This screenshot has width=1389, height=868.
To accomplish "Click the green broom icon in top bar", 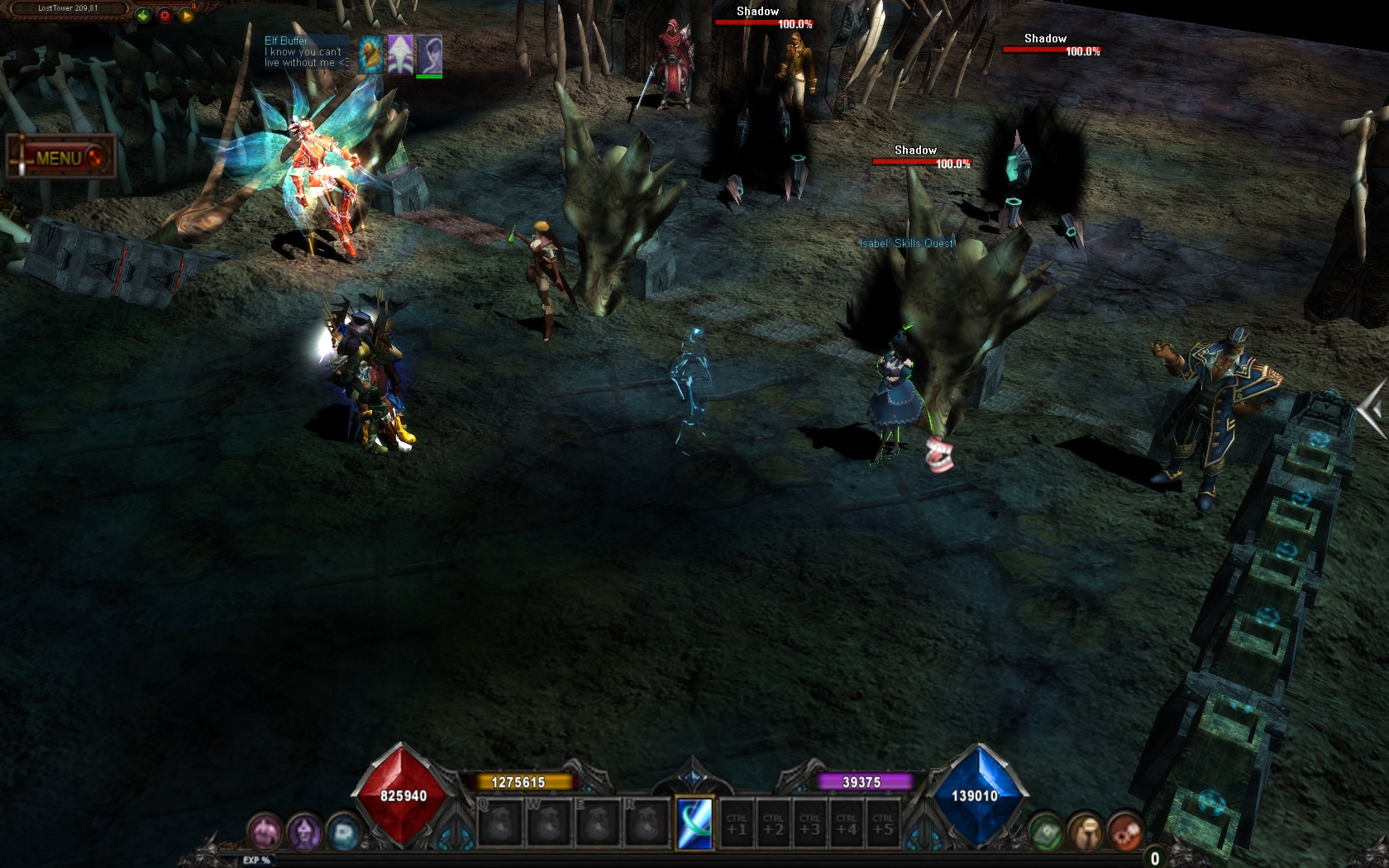I will tap(143, 15).
